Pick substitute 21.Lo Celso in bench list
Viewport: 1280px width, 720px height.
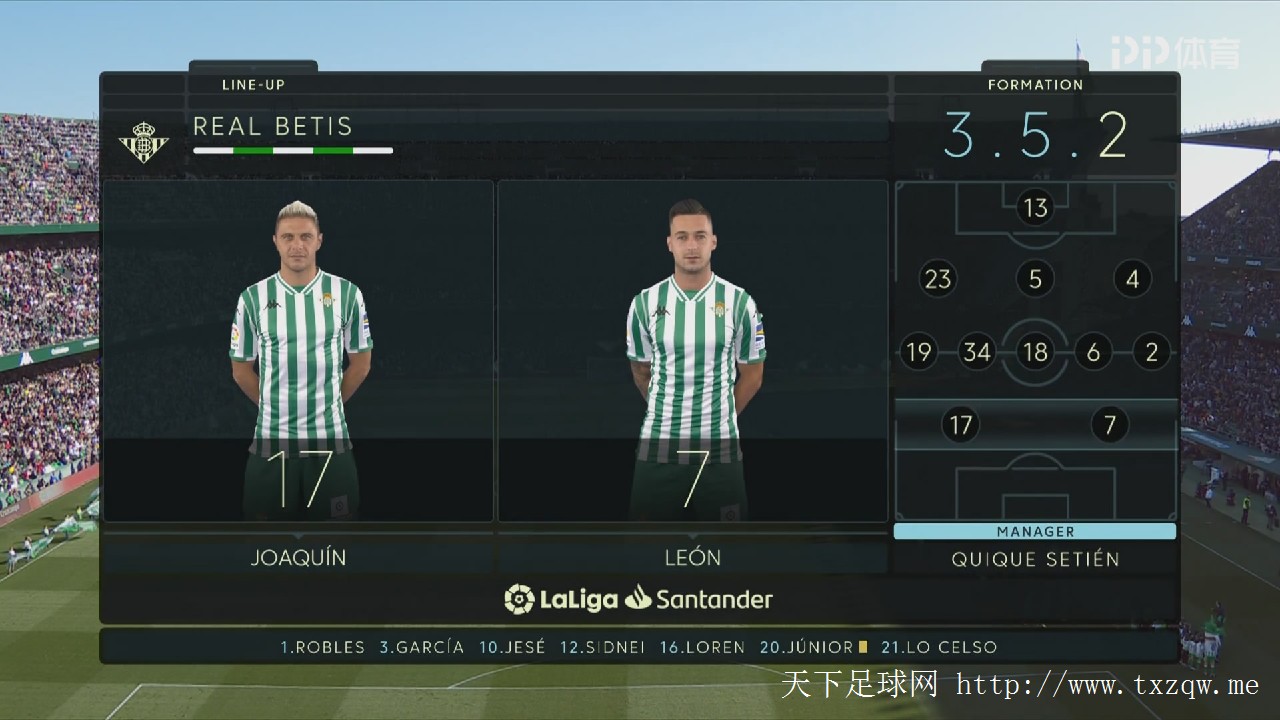(x=939, y=647)
